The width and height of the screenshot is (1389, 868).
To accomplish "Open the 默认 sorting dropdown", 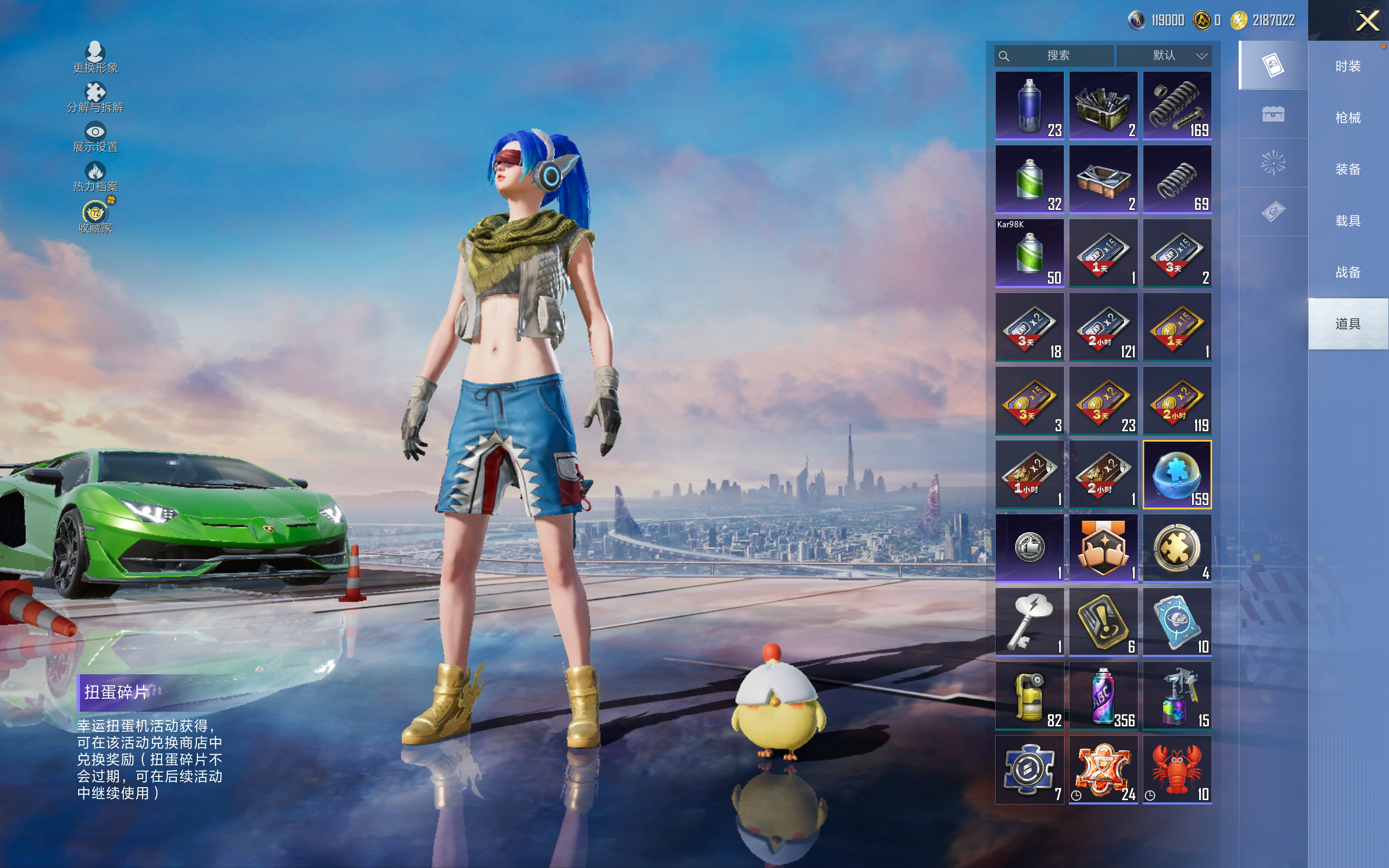I will 1164,56.
